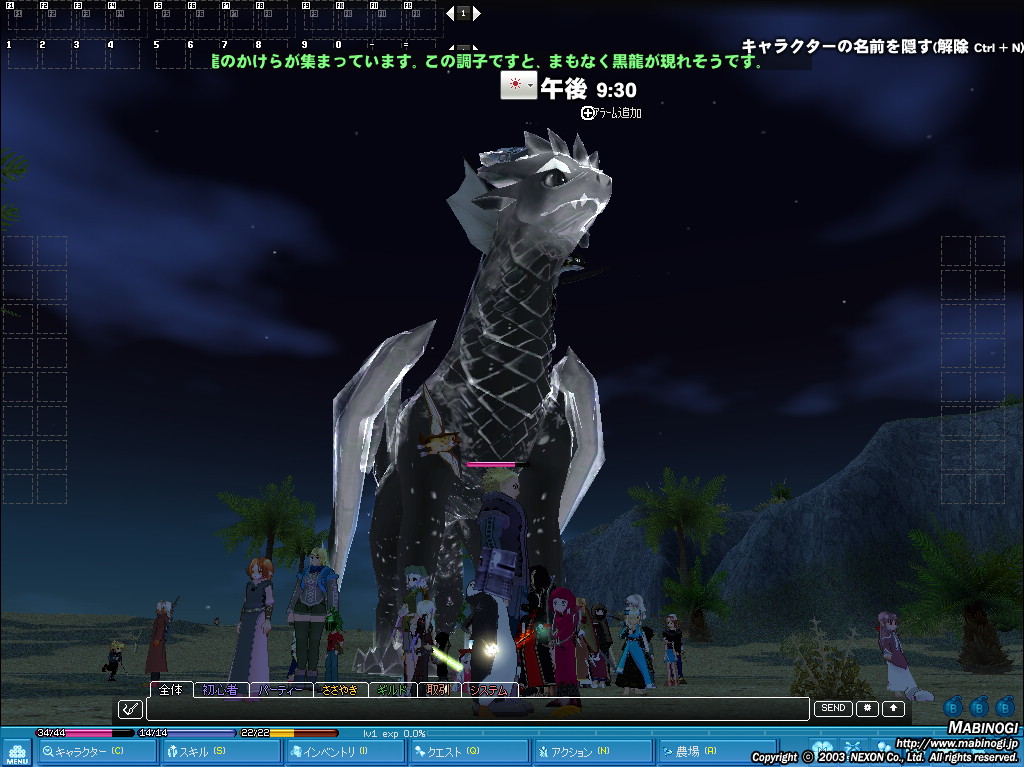Click the chat text input field
1024x767 pixels.
tap(477, 709)
